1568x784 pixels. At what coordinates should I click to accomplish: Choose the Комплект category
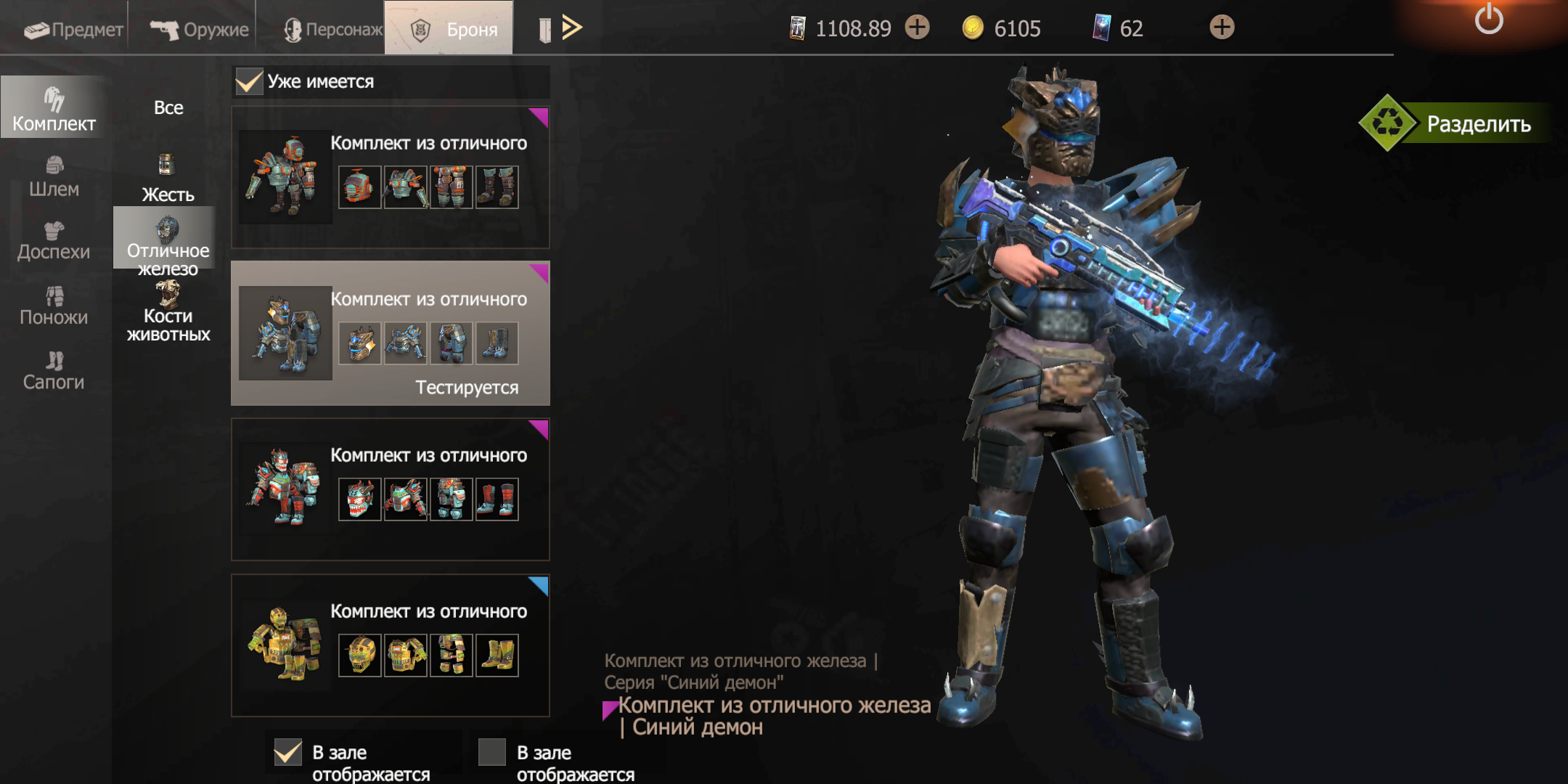(54, 109)
